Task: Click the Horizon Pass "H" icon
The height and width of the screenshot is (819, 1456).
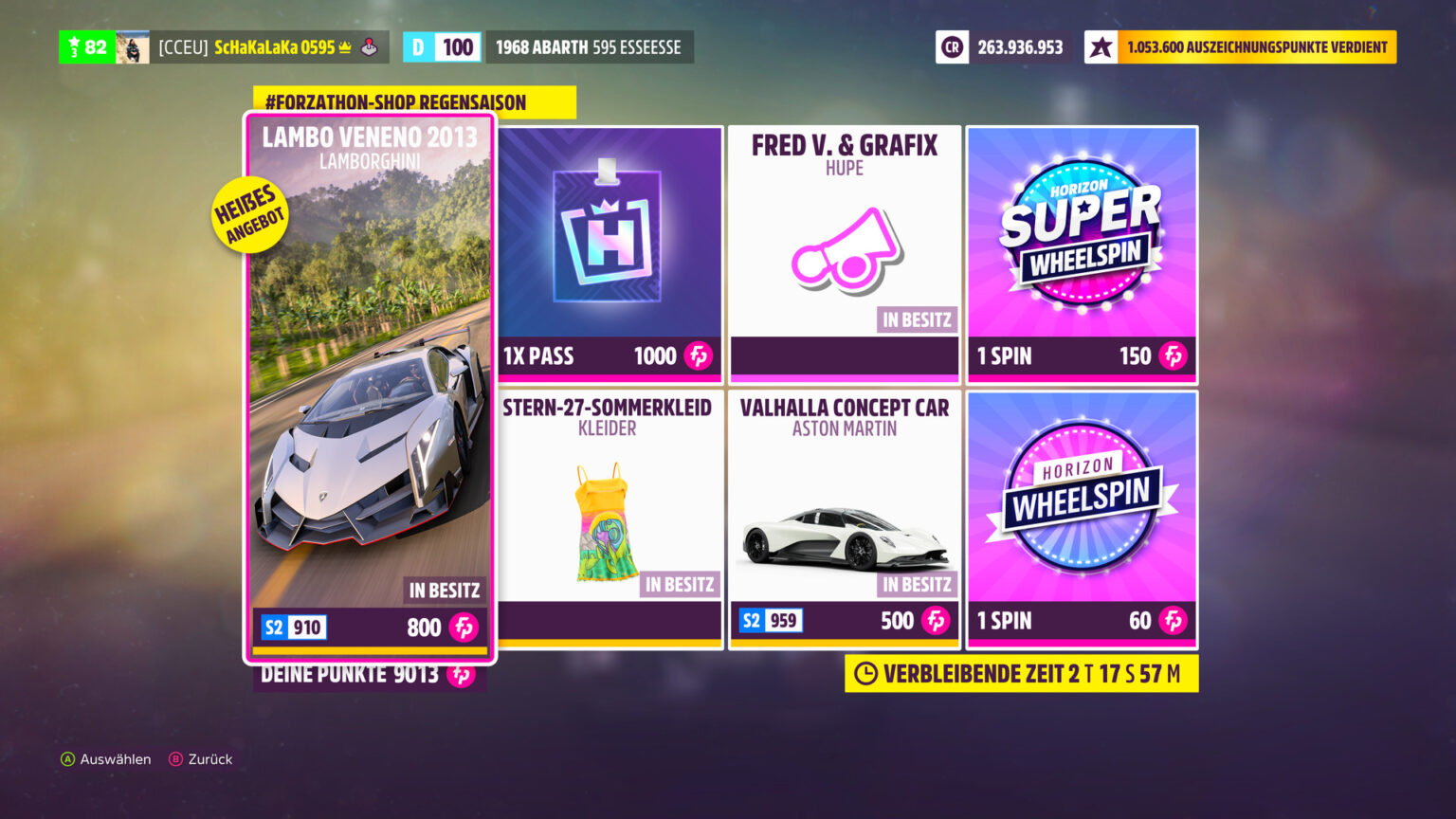Action: coord(608,232)
